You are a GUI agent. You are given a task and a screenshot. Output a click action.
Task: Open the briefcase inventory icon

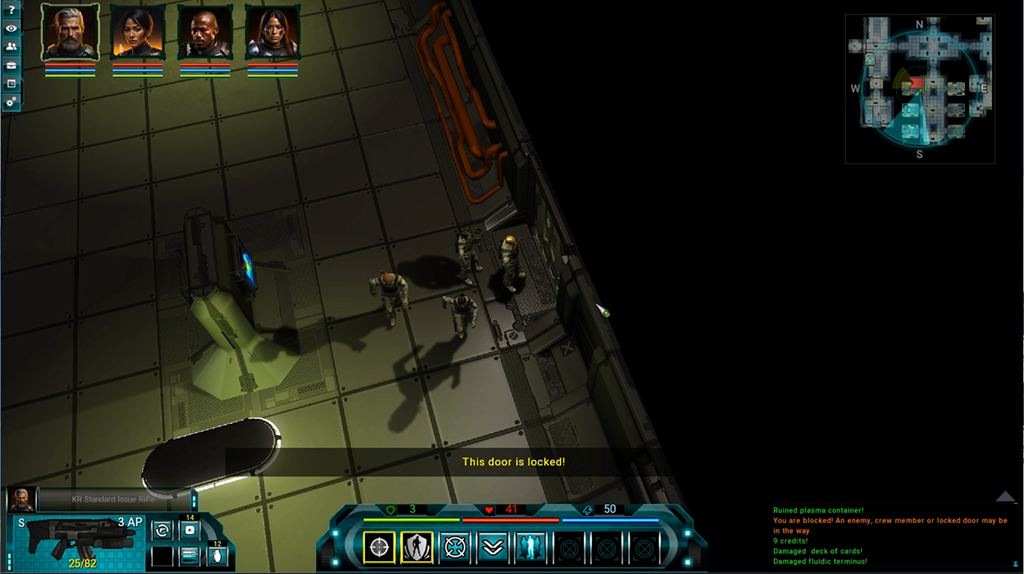point(11,64)
